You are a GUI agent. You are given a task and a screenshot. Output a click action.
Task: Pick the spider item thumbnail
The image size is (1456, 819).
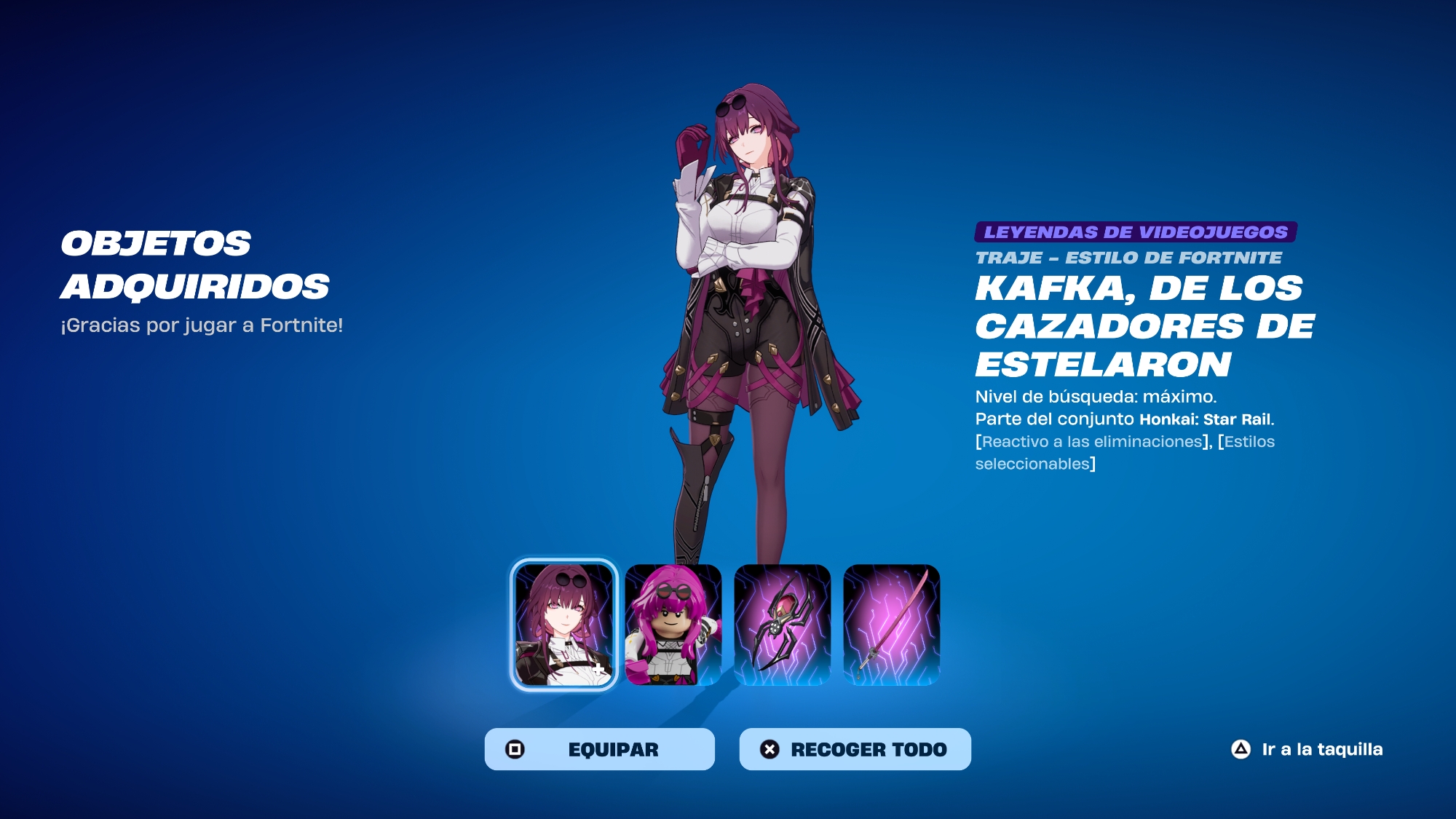tap(783, 625)
